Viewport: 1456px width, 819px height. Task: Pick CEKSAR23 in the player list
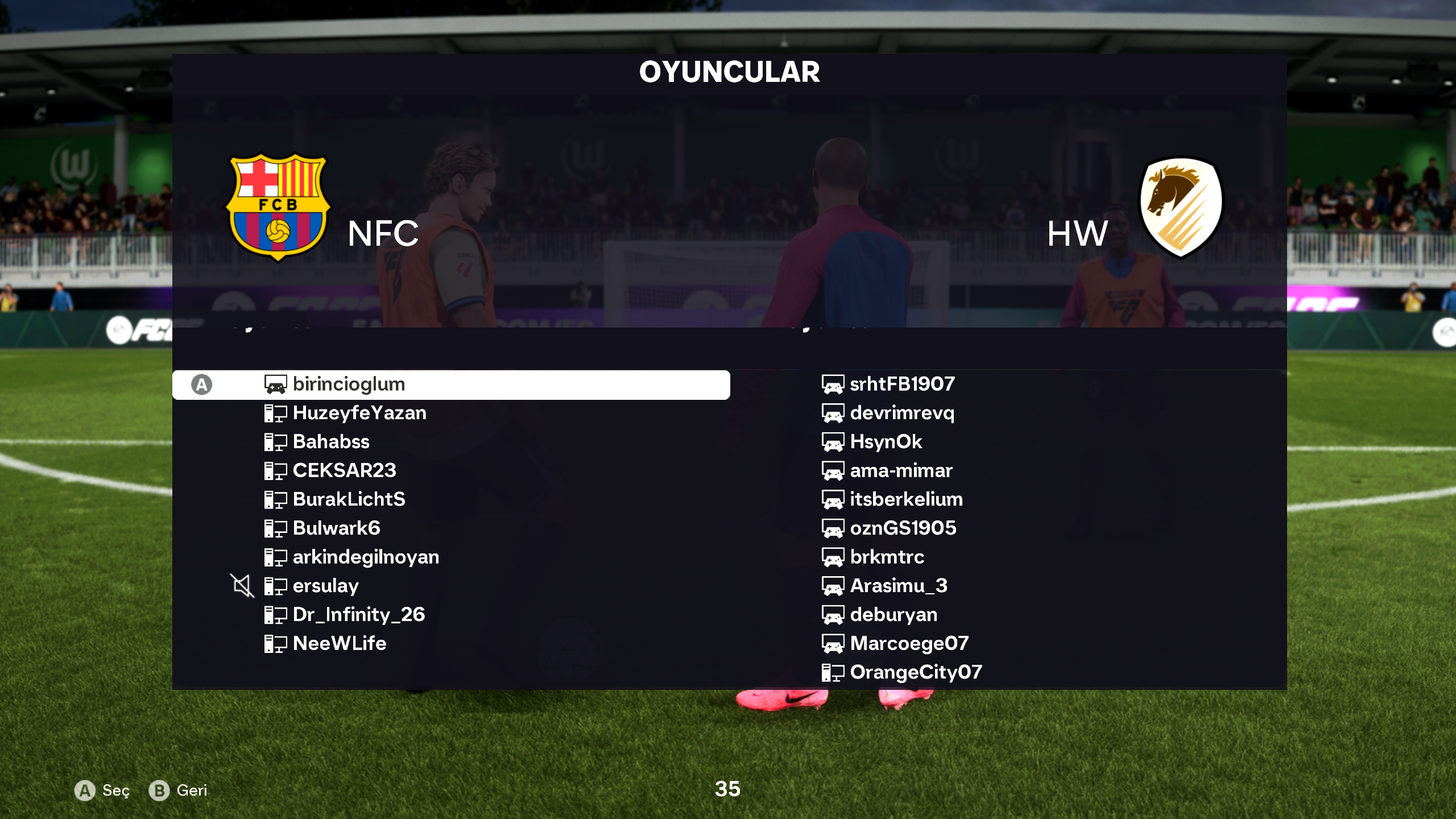coord(344,470)
